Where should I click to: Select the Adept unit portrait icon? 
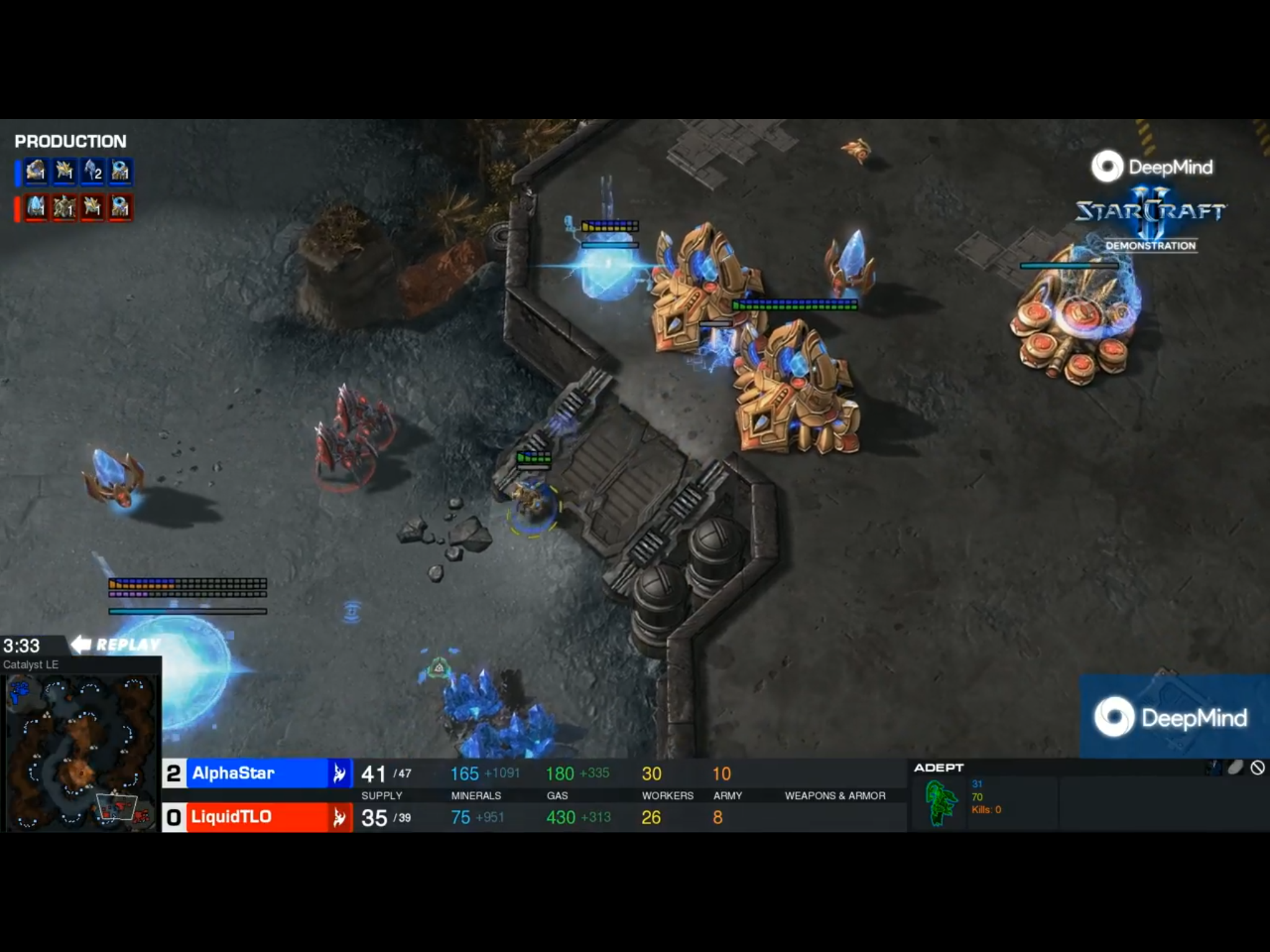tap(940, 804)
